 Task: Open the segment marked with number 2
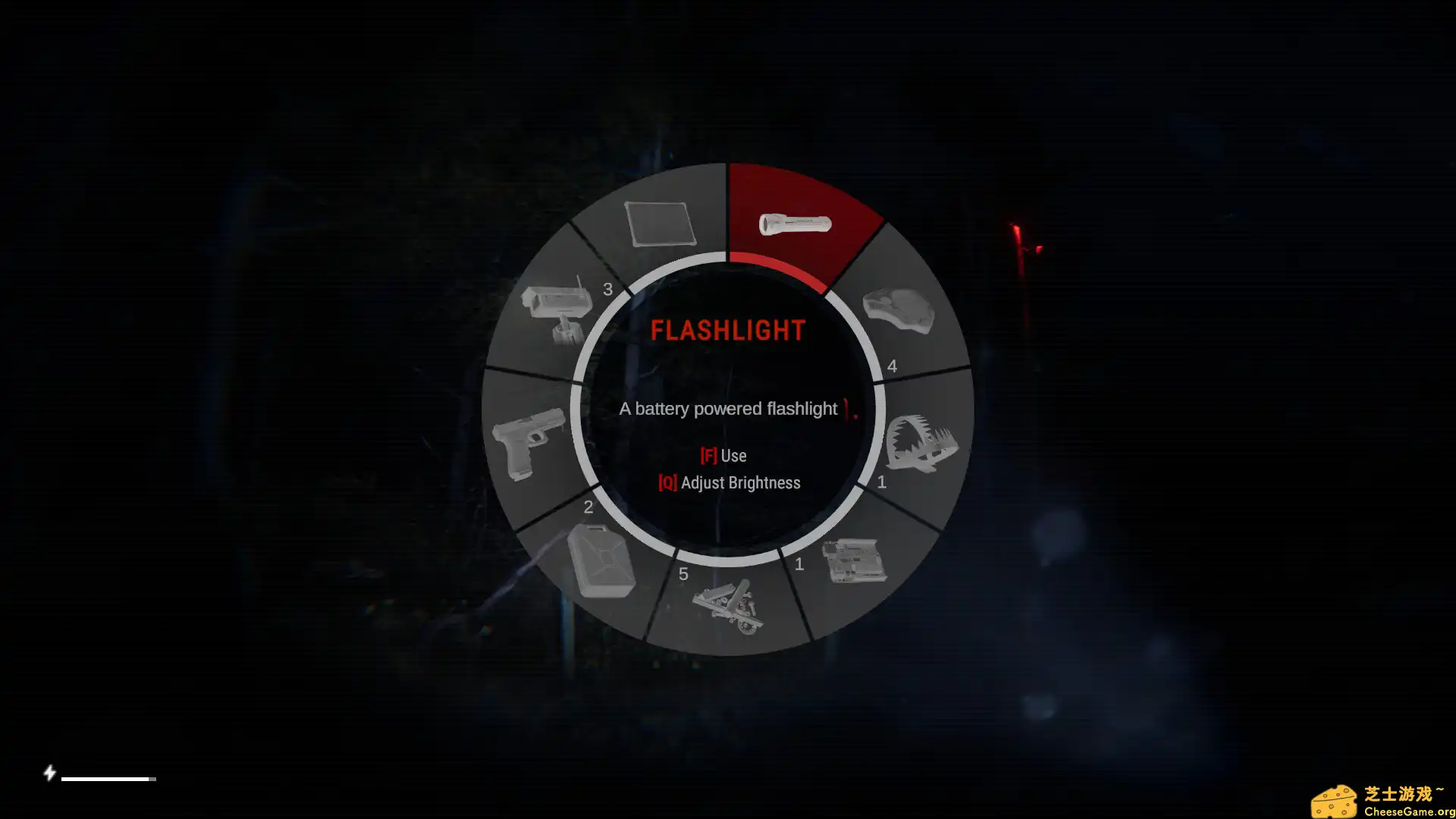coord(589,507)
